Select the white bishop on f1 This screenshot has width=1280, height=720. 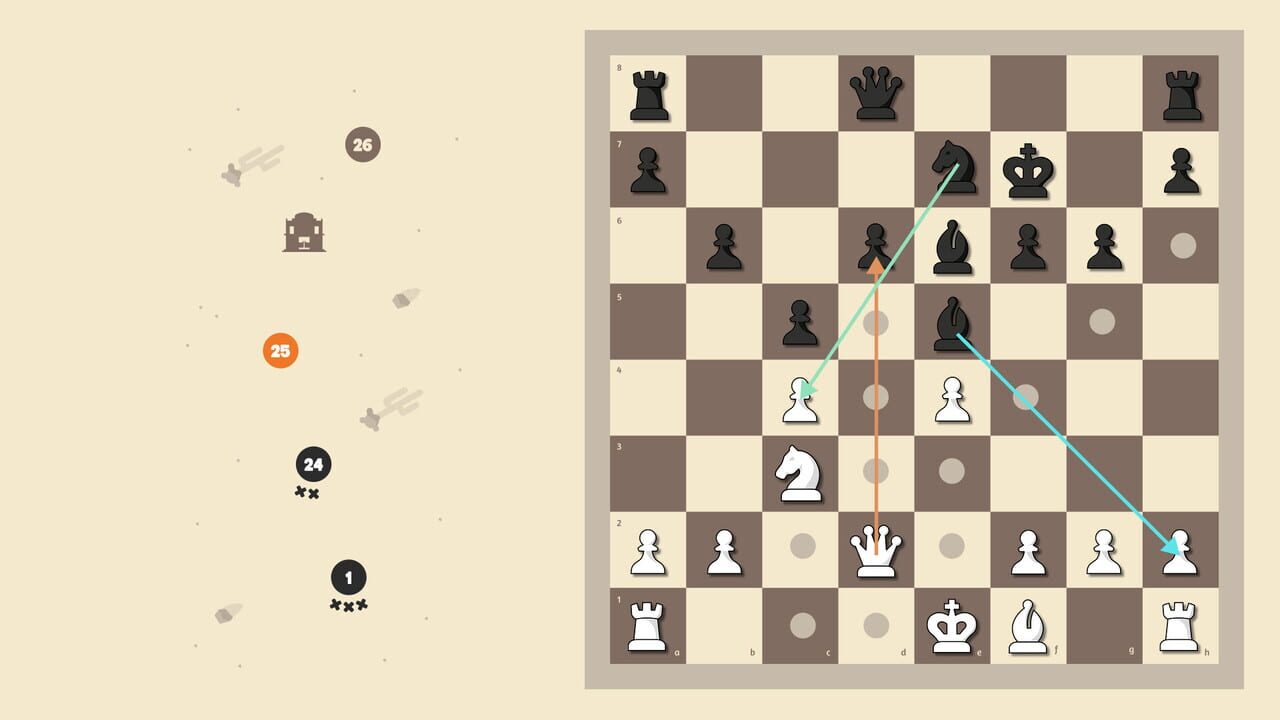[x=1028, y=626]
